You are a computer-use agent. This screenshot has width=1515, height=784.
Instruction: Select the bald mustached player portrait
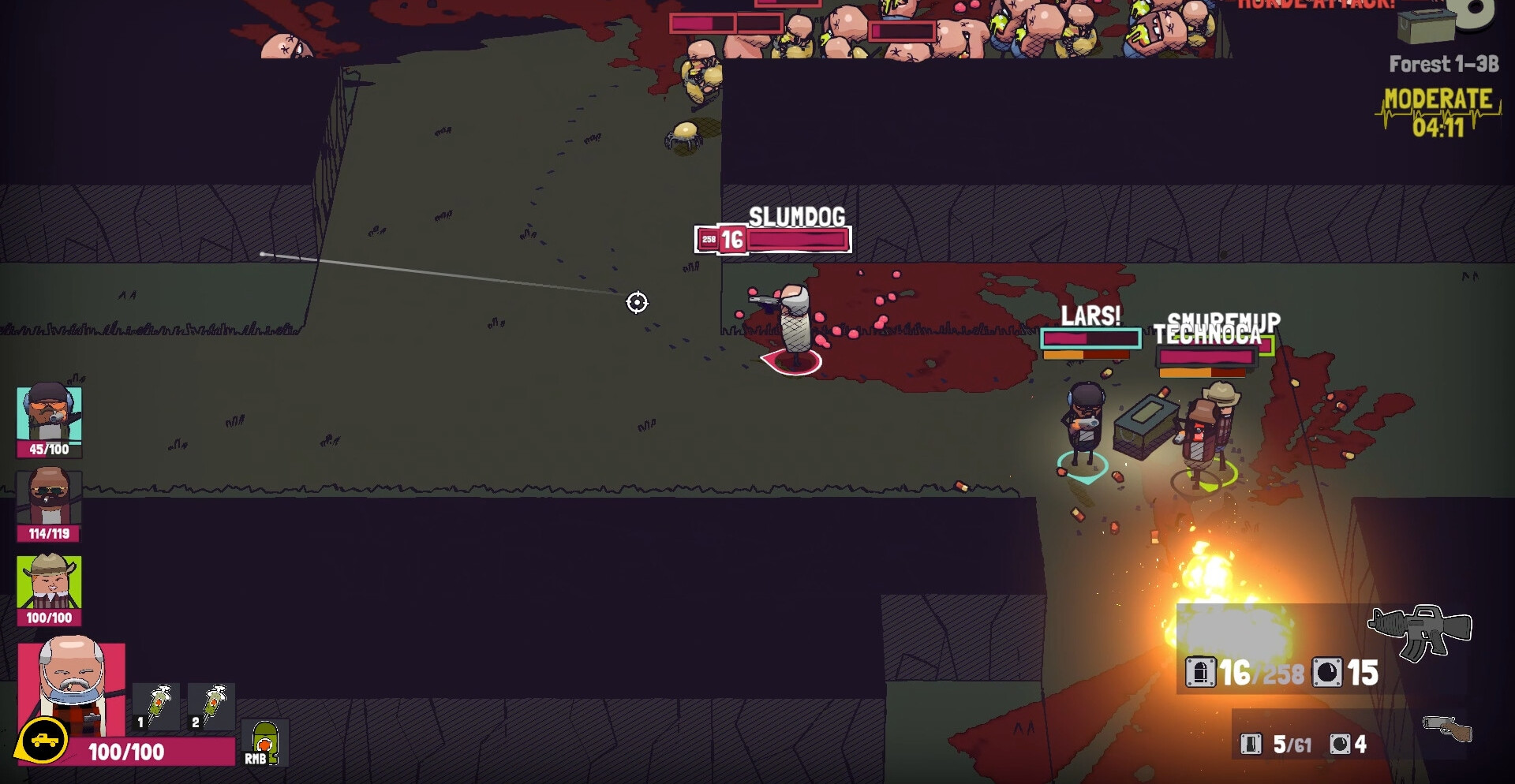tap(72, 686)
